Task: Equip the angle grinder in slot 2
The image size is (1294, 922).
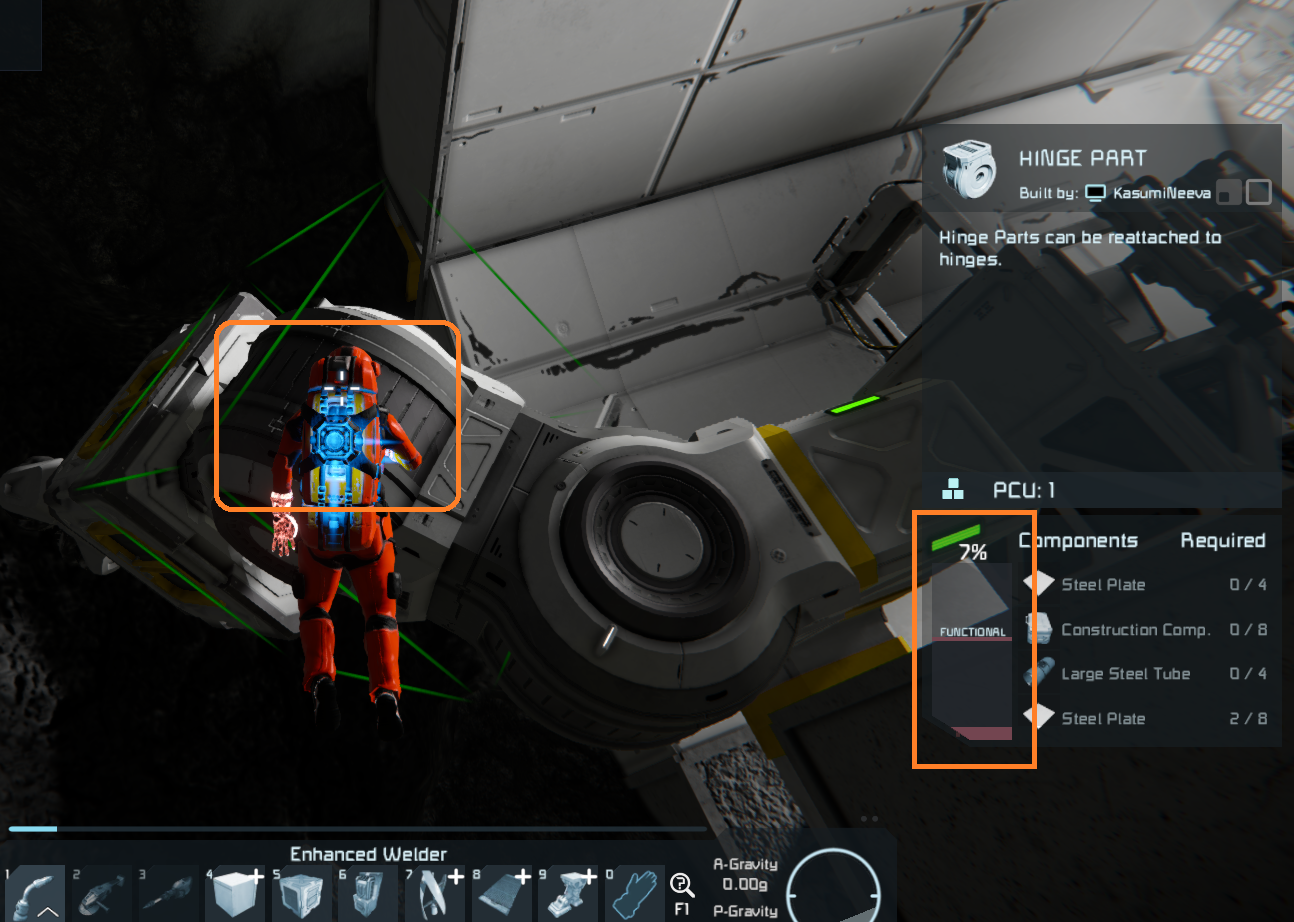Action: click(x=102, y=894)
